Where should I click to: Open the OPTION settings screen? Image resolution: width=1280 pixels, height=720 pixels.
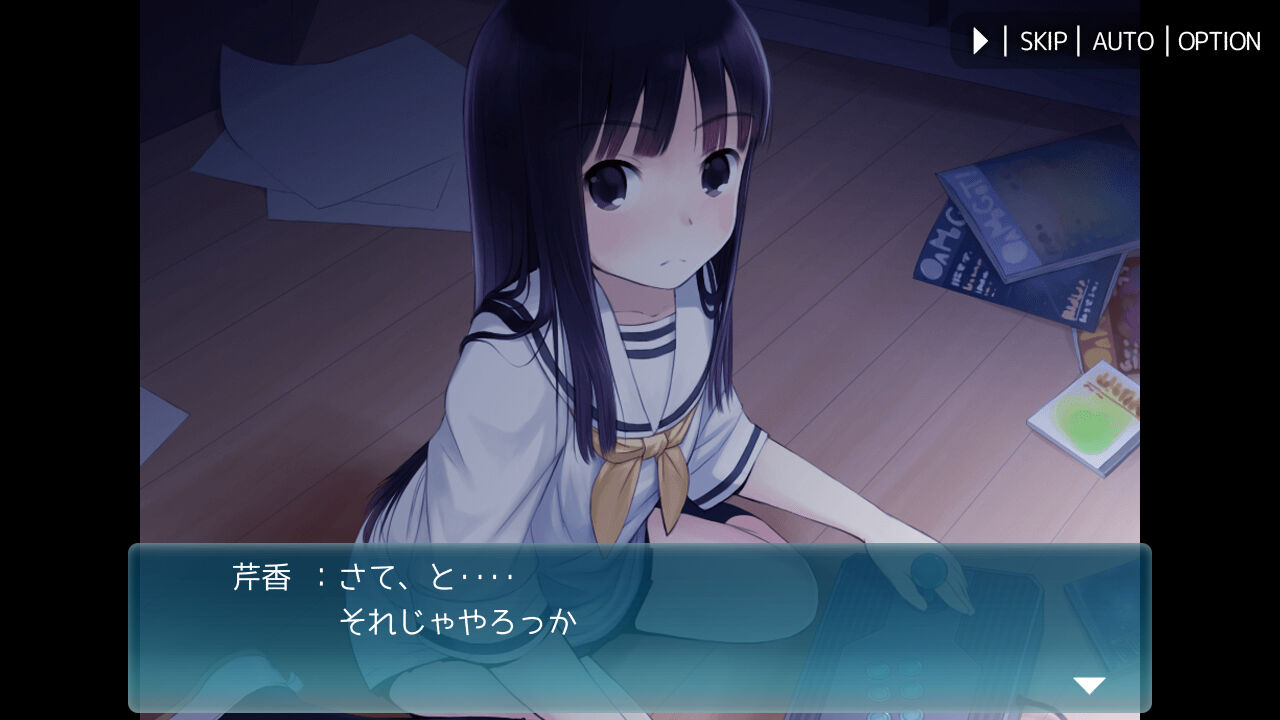pyautogui.click(x=1219, y=41)
